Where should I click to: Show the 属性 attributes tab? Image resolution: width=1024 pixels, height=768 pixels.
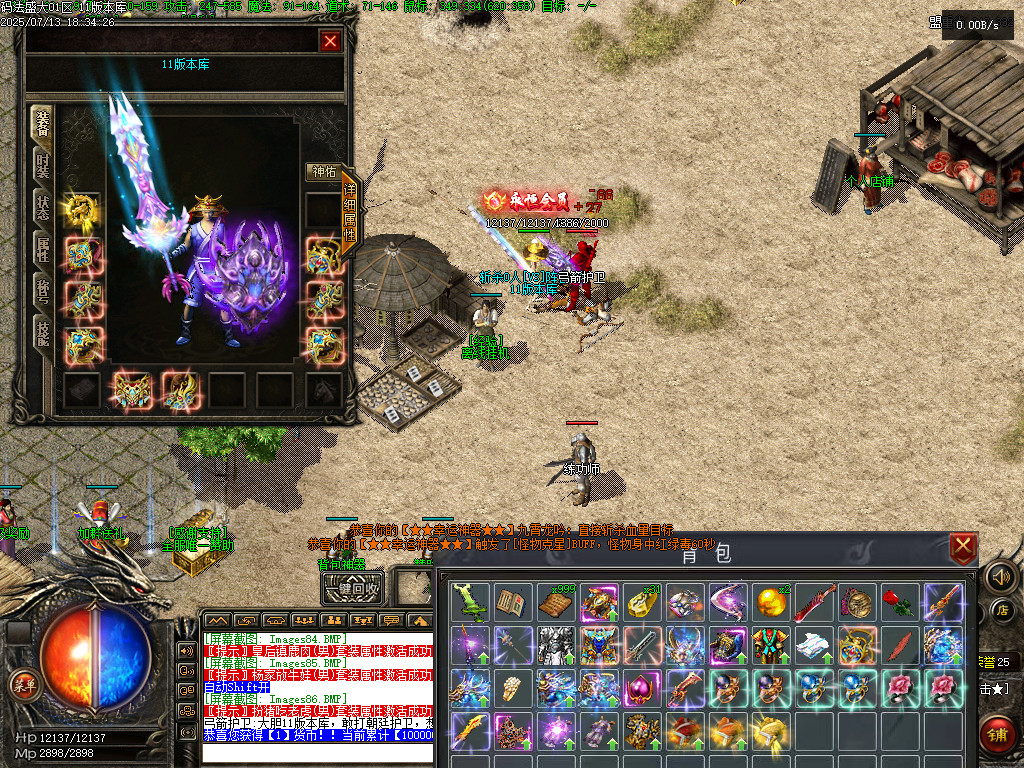pos(43,249)
